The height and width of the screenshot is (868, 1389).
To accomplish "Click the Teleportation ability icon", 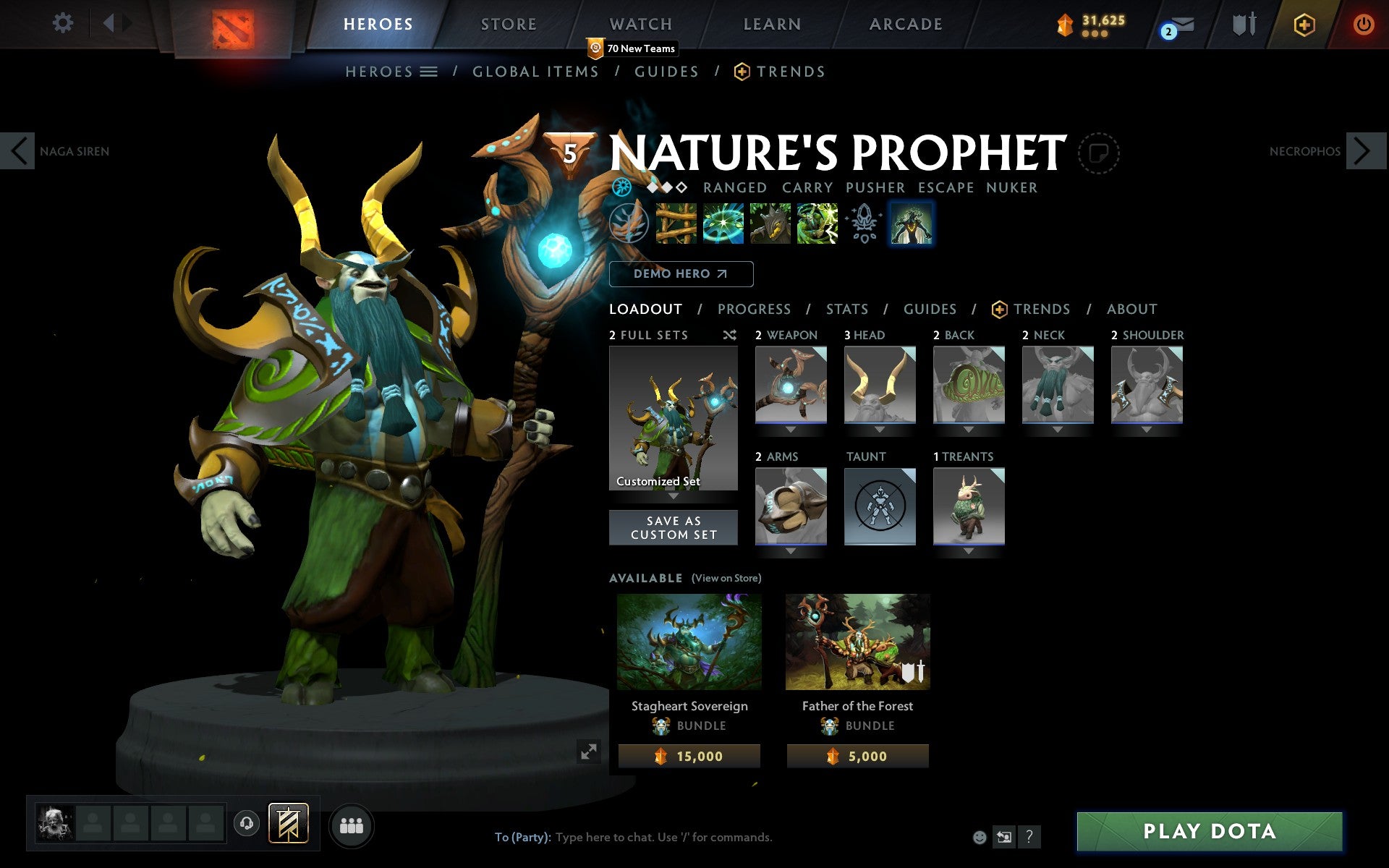I will pos(723,222).
